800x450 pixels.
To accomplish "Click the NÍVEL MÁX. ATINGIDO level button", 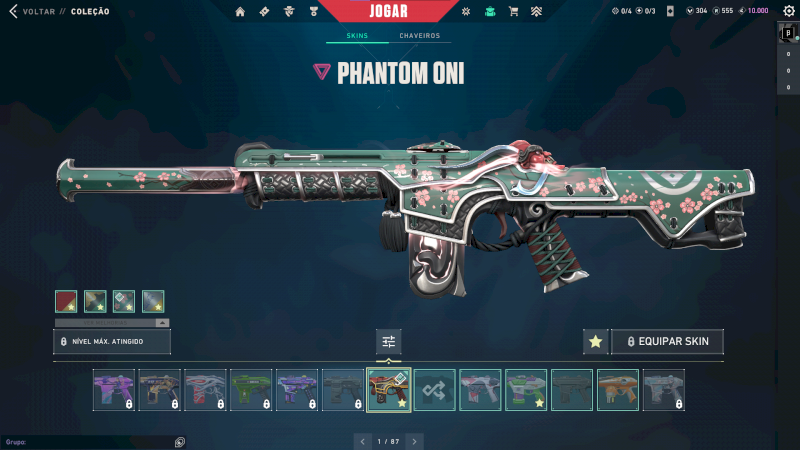I will pos(112,342).
